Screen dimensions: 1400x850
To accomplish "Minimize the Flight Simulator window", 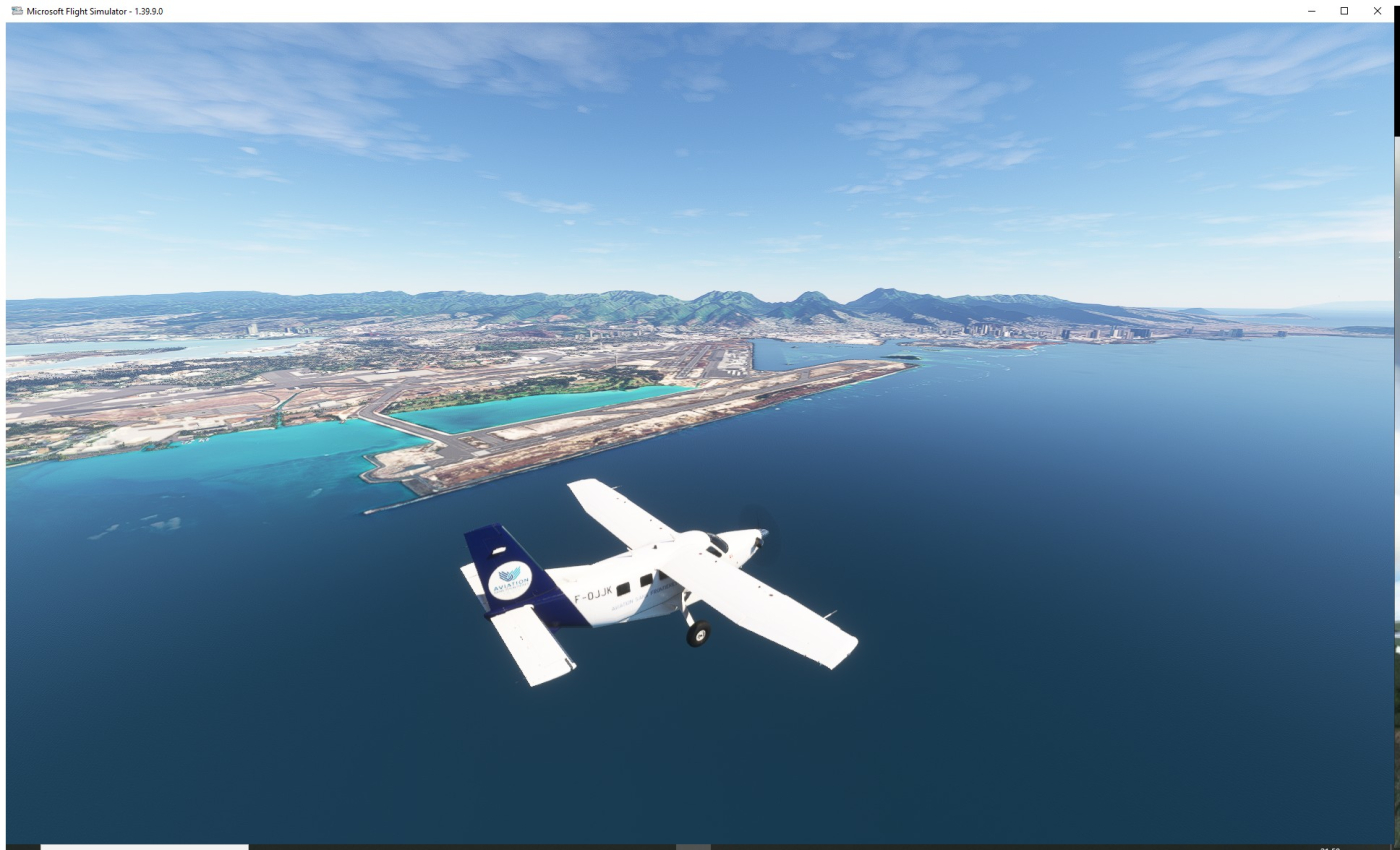I will coord(1312,11).
